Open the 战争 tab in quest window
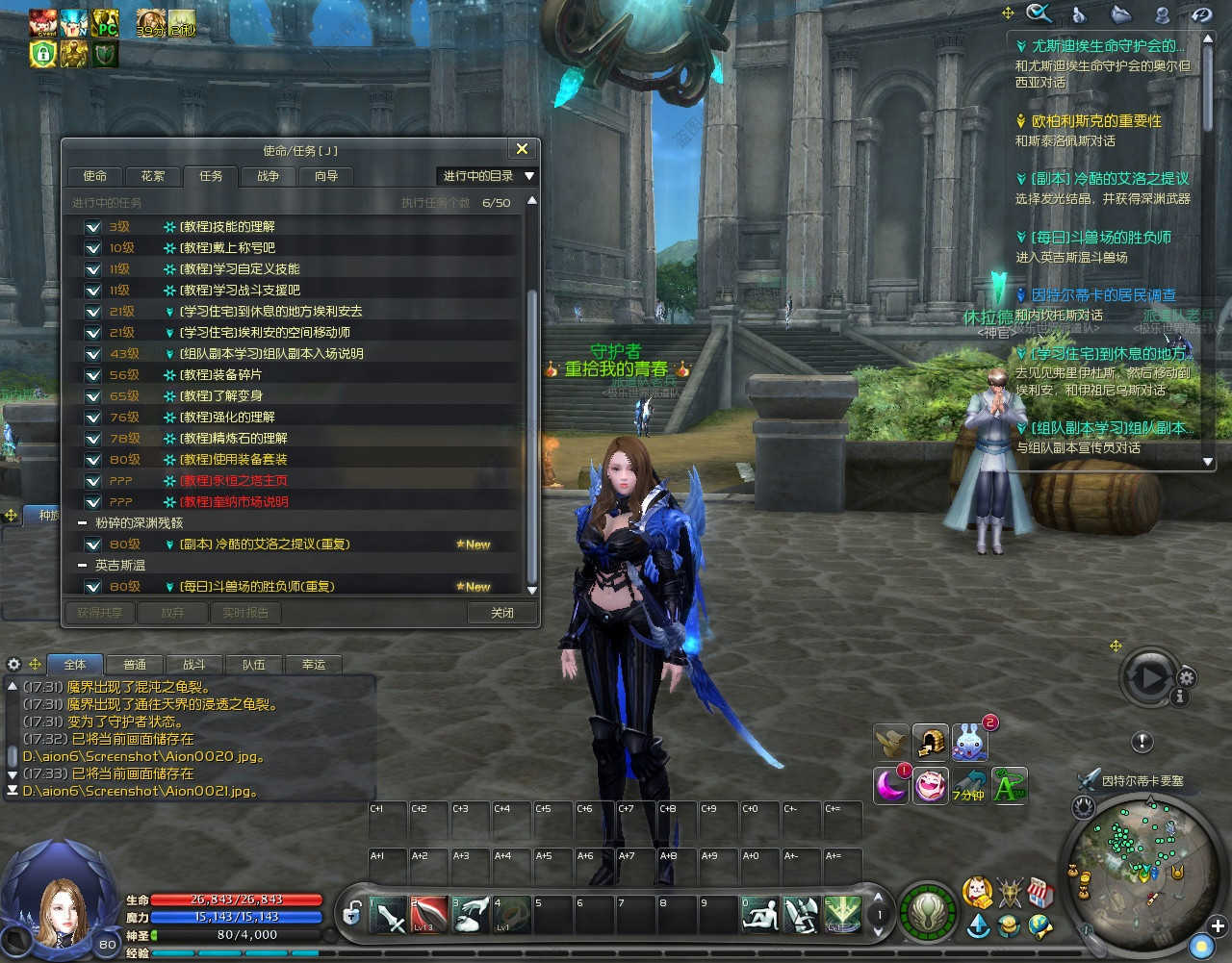Image resolution: width=1232 pixels, height=963 pixels. [268, 176]
